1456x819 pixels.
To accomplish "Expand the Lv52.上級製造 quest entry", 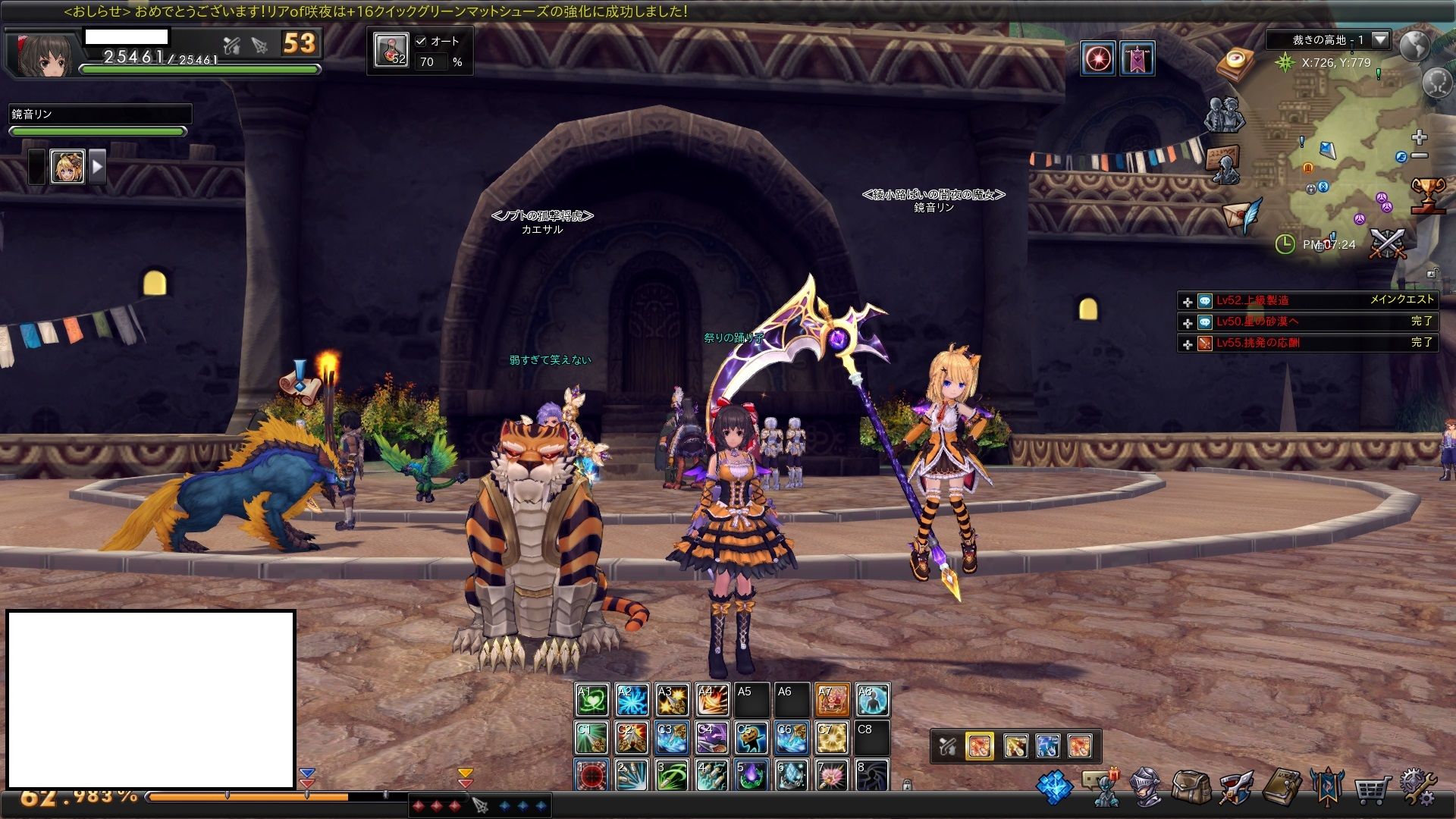I will (1188, 301).
